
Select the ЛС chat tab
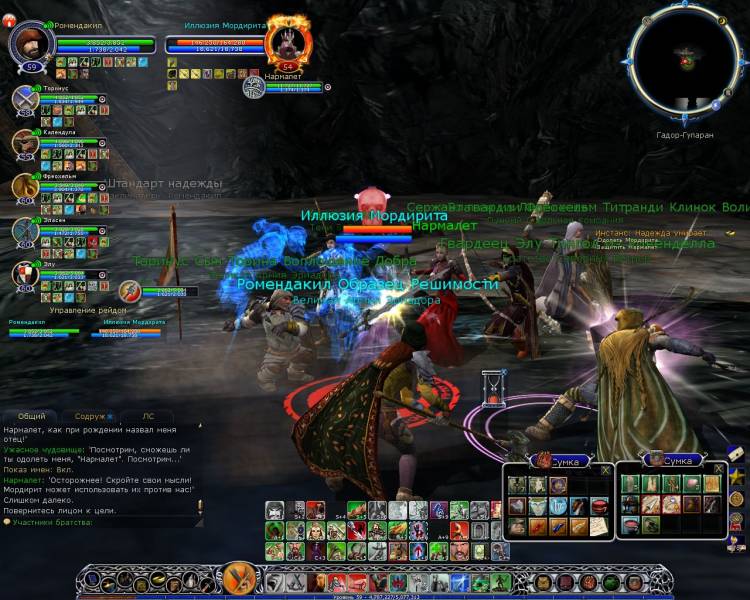[148, 416]
